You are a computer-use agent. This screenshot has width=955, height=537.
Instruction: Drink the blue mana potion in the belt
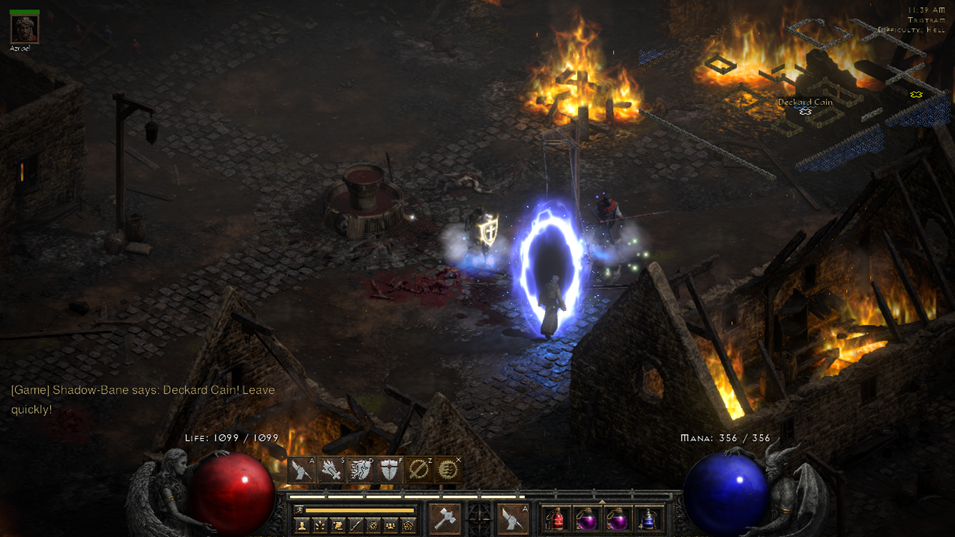click(649, 519)
